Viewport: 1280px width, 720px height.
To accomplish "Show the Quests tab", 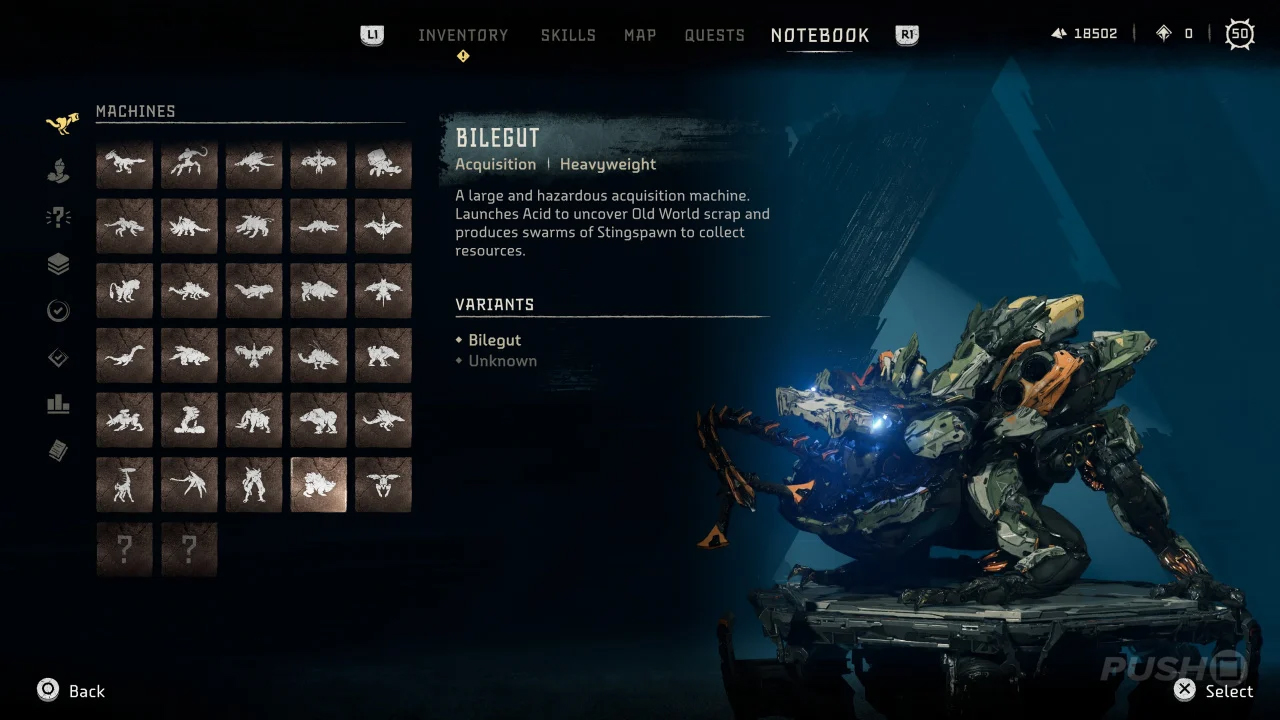I will tap(714, 35).
